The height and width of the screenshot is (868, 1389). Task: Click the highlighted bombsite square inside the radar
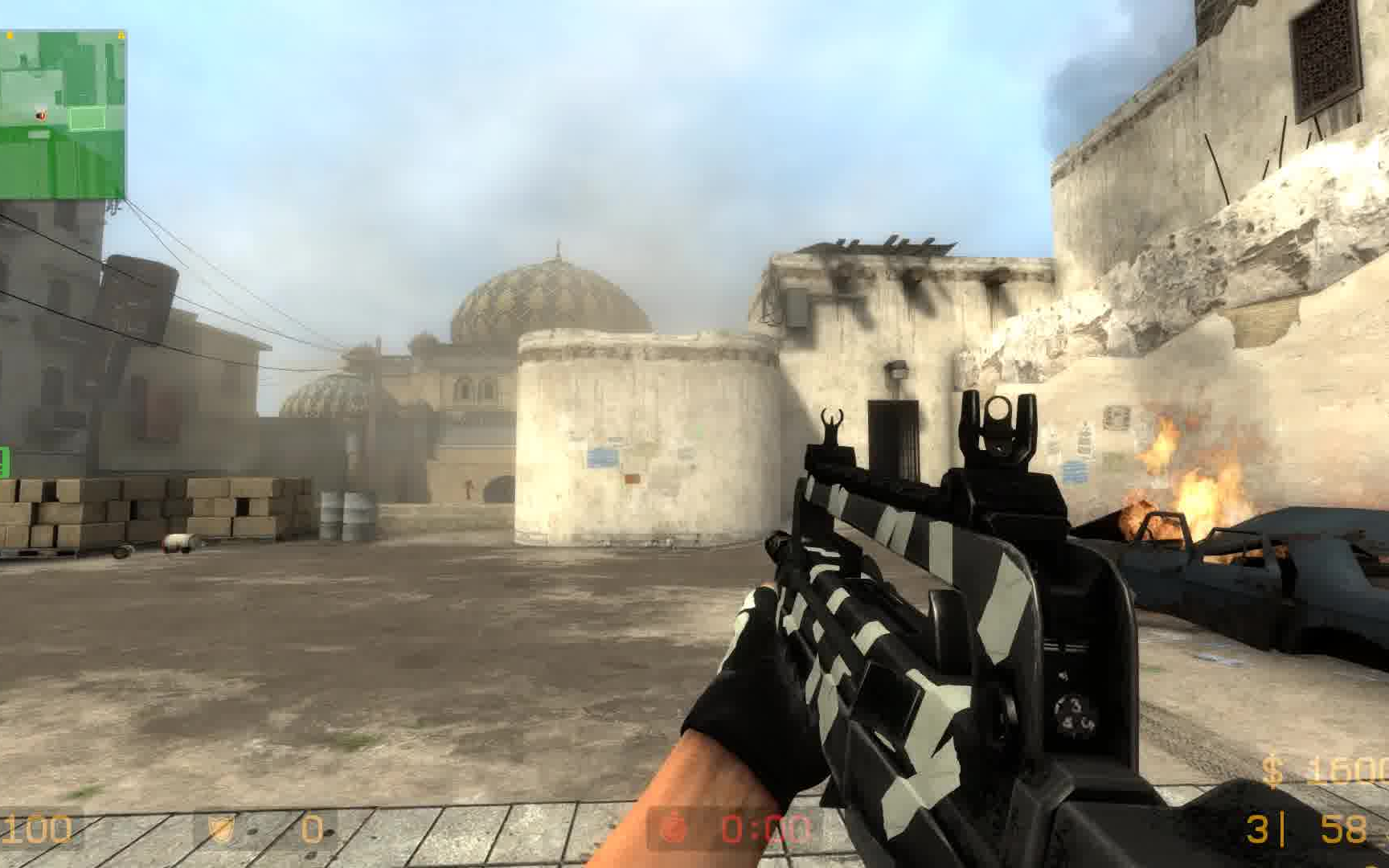pyautogui.click(x=87, y=117)
